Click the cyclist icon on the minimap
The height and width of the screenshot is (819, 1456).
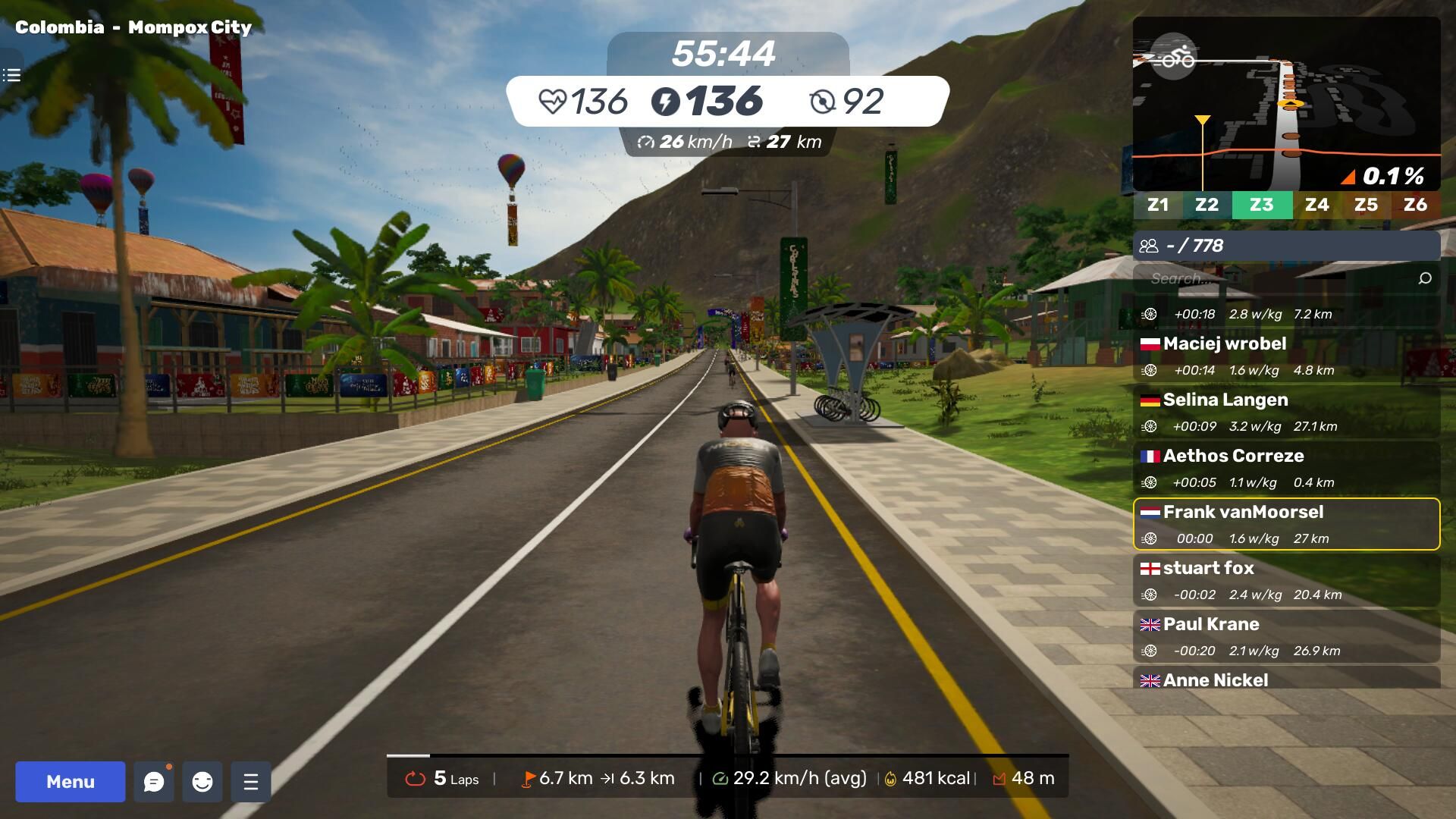(x=1174, y=57)
